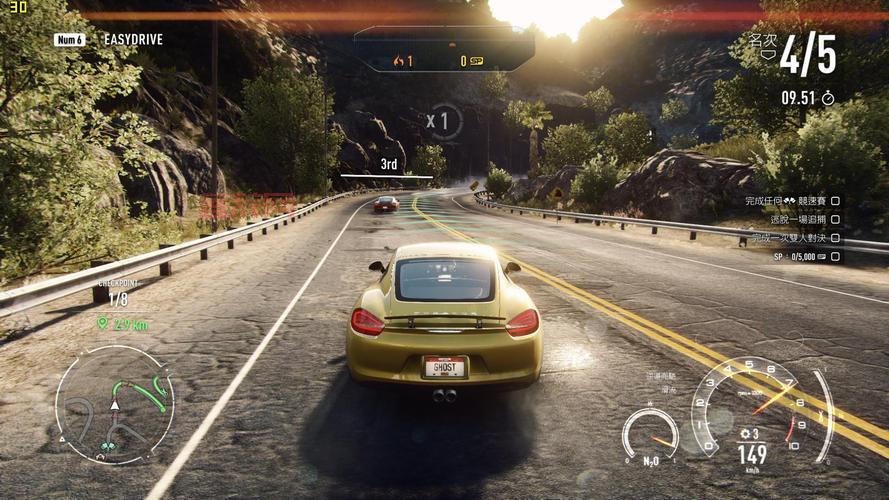Viewport: 889px width, 500px height.
Task: Click the circular minimap
Action: [x=114, y=404]
